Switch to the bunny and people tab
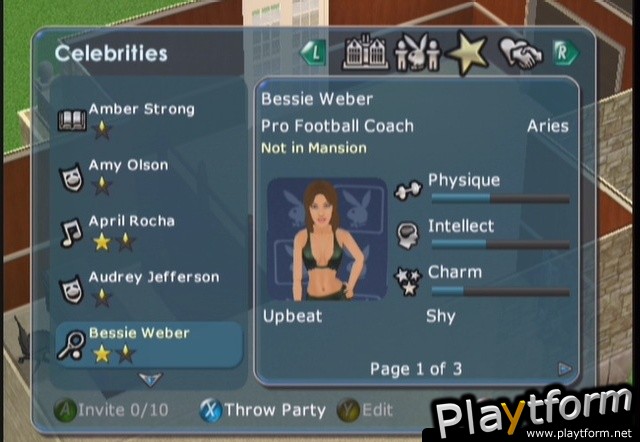The image size is (640, 442). (x=418, y=55)
